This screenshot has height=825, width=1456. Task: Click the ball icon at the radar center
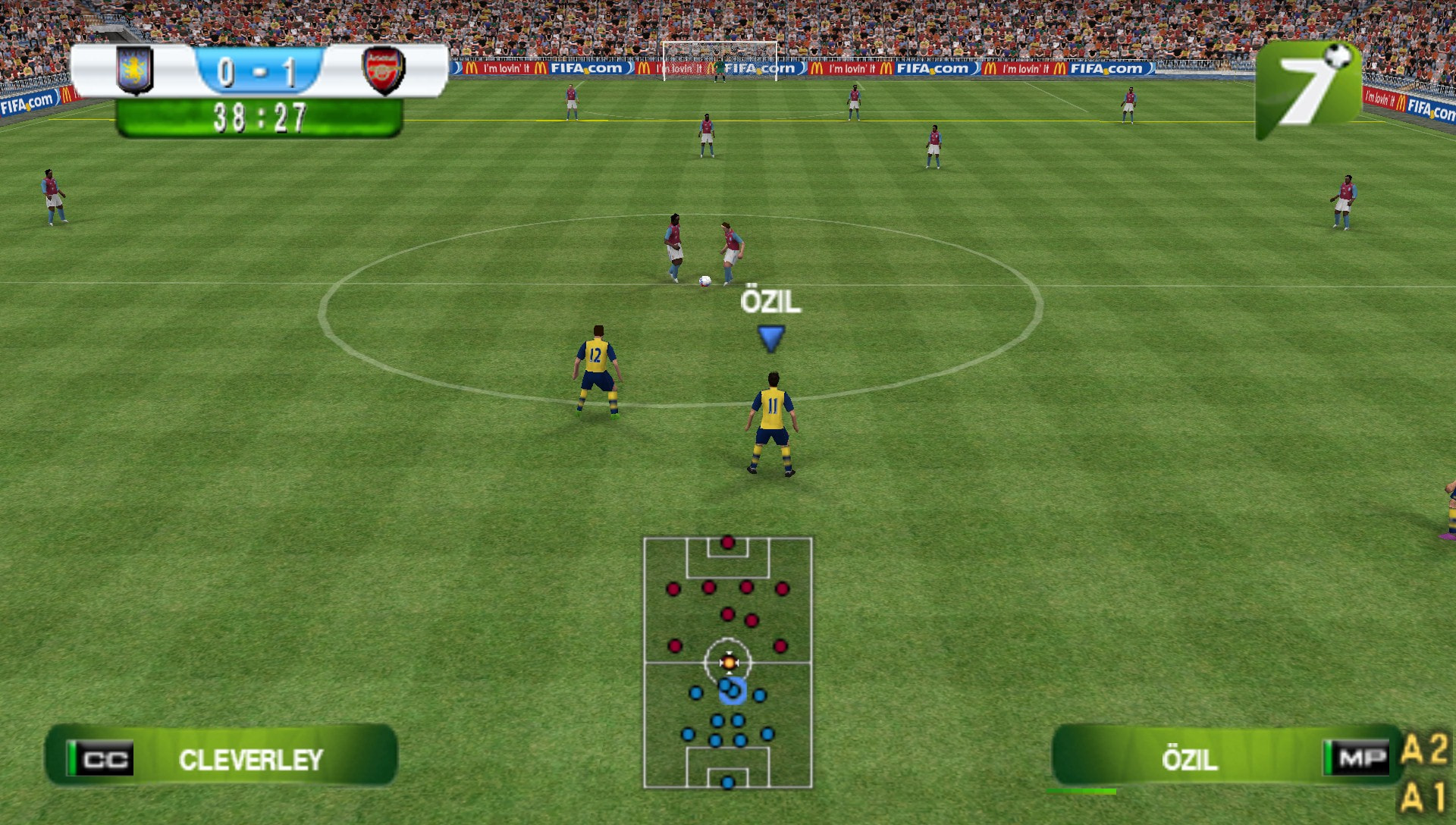(x=729, y=661)
